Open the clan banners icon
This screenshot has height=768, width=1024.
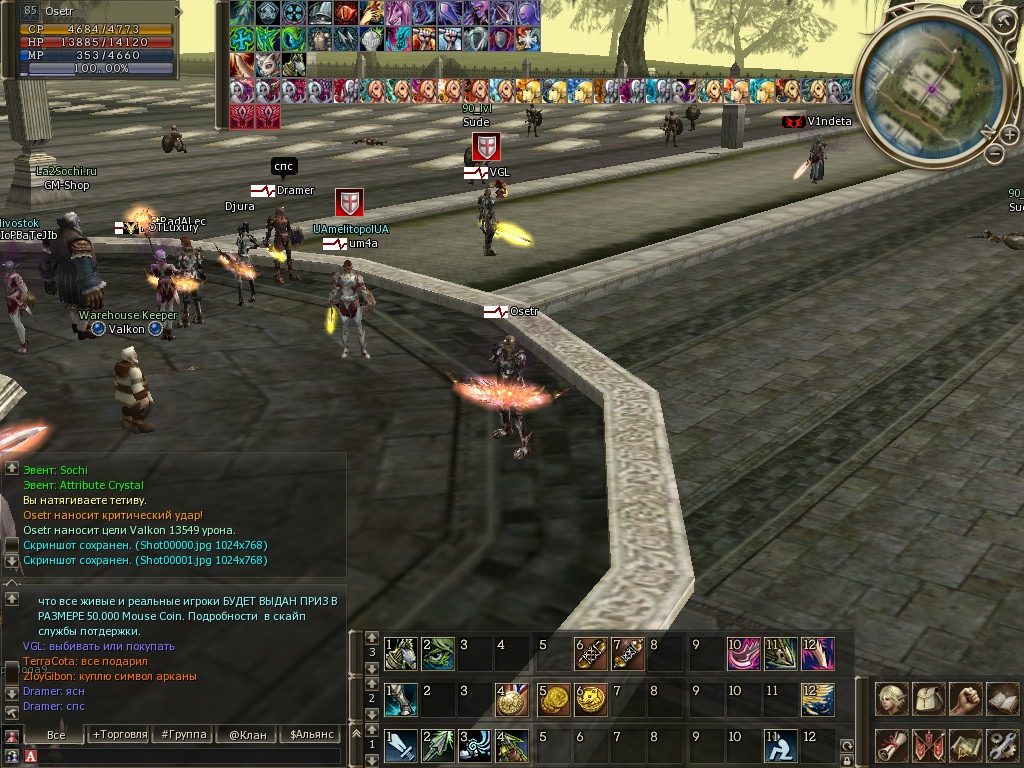click(x=929, y=745)
